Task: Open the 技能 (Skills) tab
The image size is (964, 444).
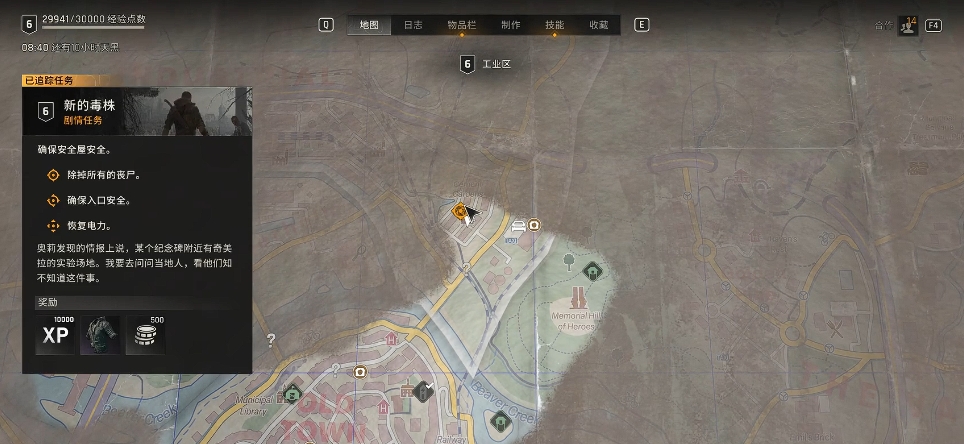Action: point(554,25)
